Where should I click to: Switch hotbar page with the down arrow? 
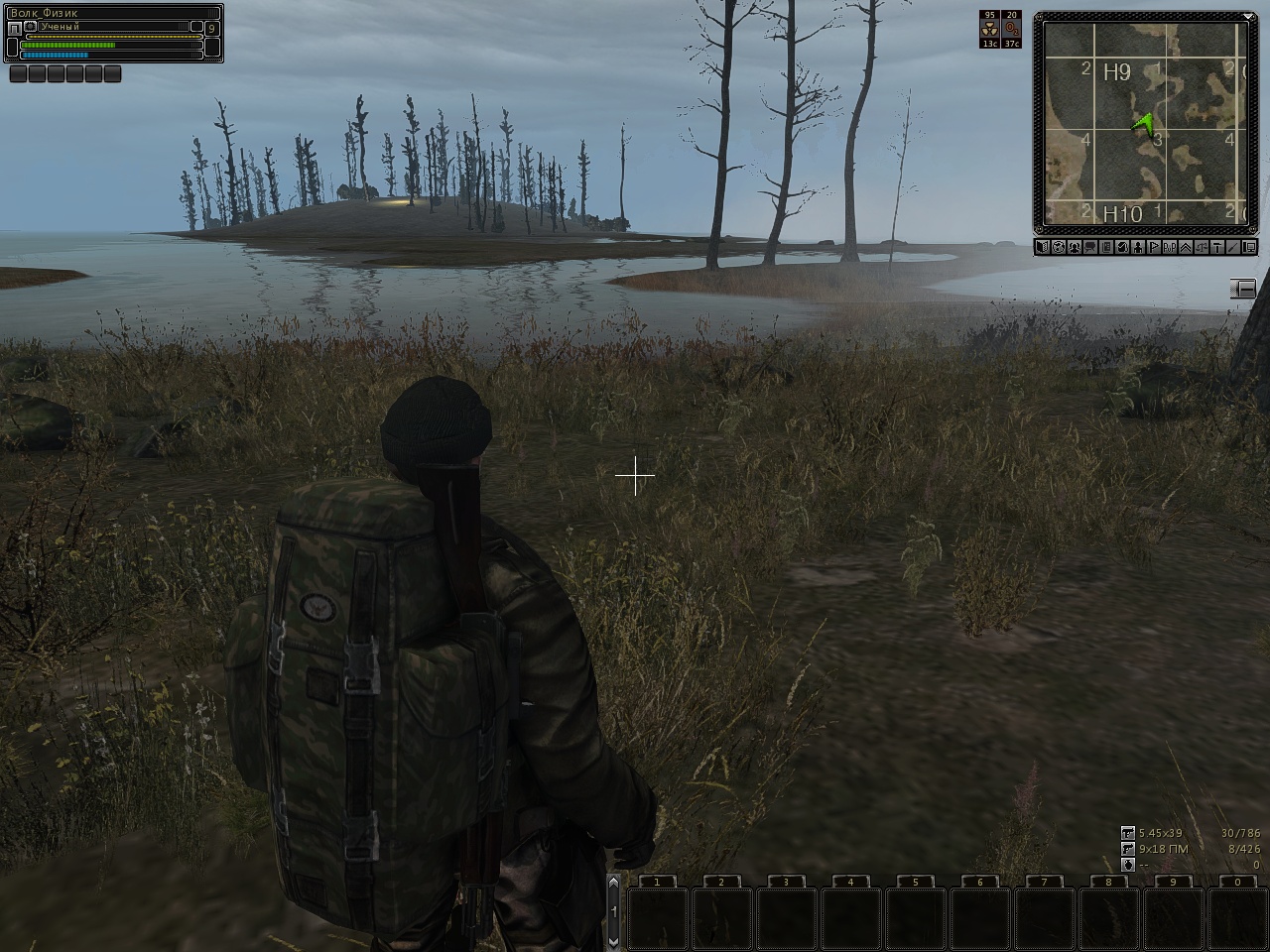point(613,939)
